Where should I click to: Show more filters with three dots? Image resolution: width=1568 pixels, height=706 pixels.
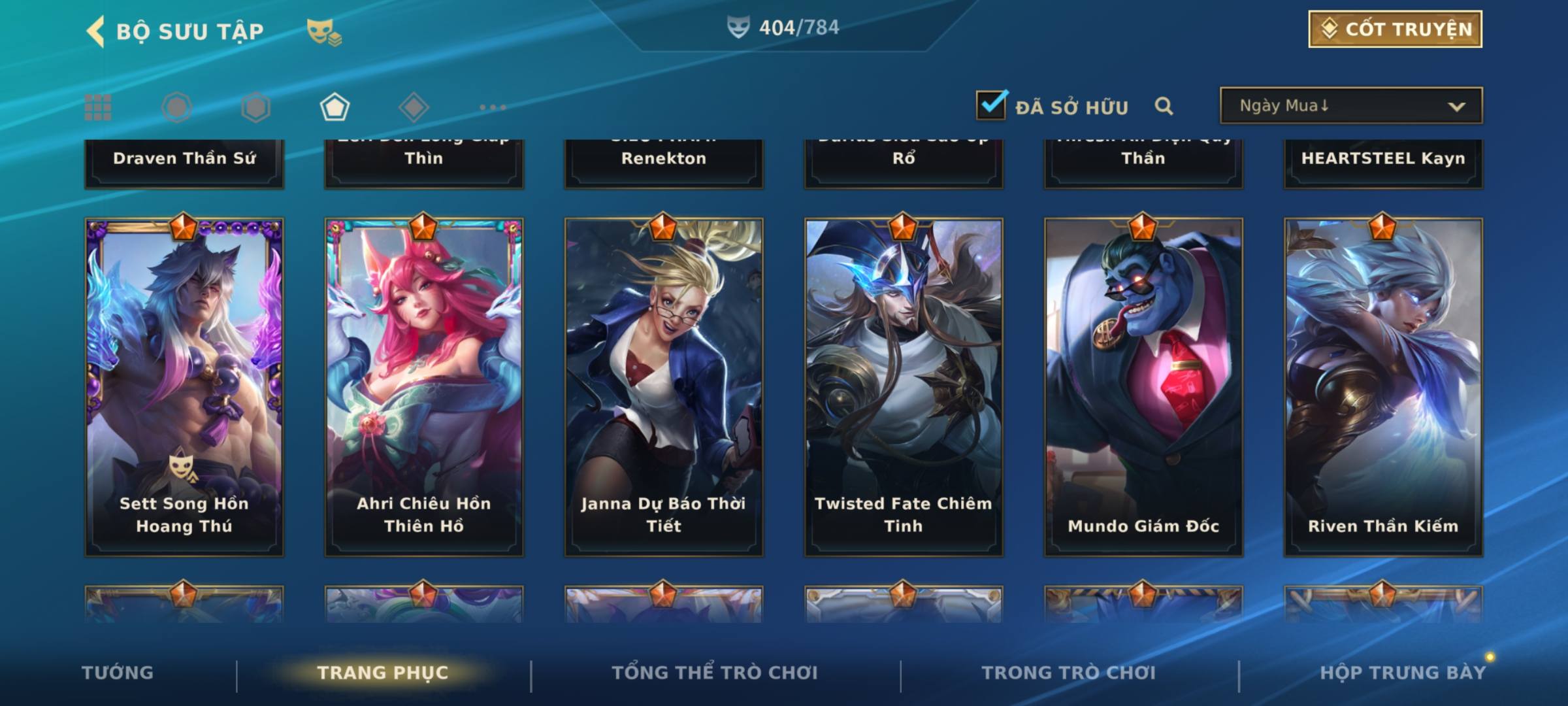click(x=493, y=107)
